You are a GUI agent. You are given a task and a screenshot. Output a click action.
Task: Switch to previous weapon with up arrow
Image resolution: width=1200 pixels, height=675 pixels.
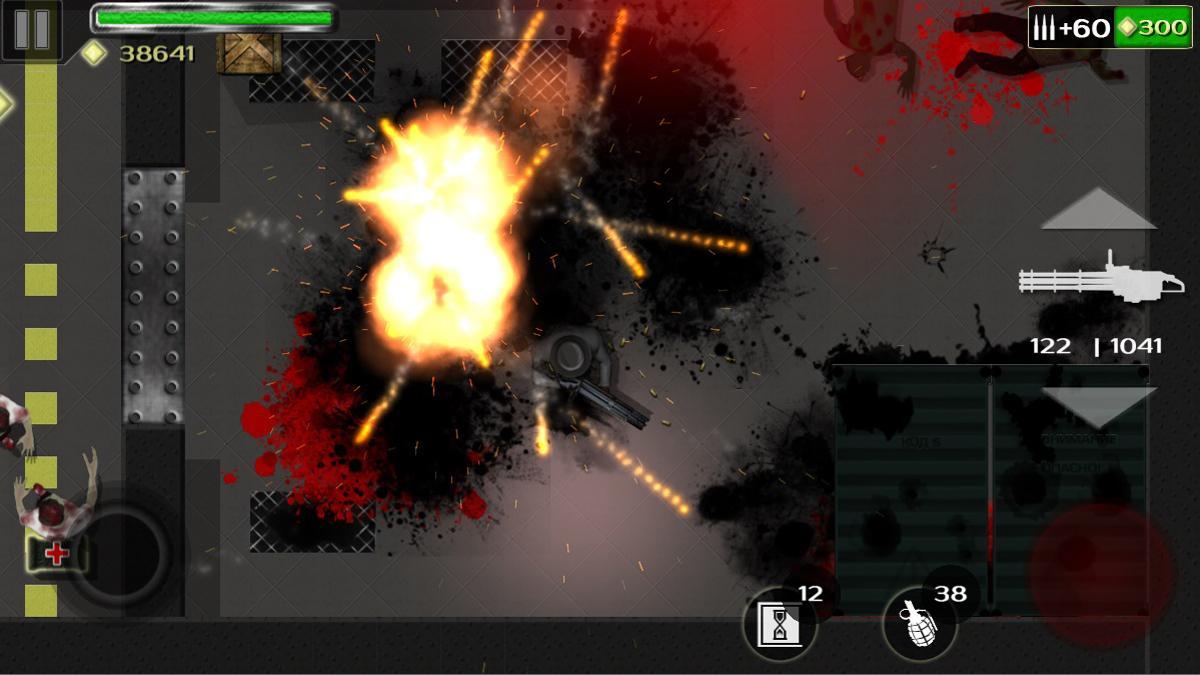pos(1098,209)
